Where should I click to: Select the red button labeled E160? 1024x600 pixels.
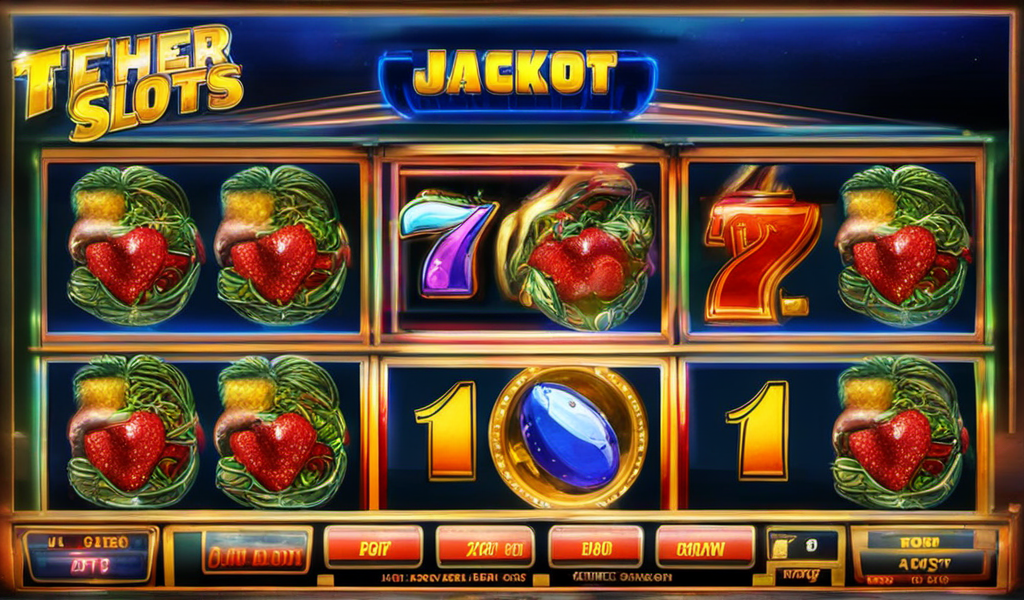pyautogui.click(x=593, y=548)
